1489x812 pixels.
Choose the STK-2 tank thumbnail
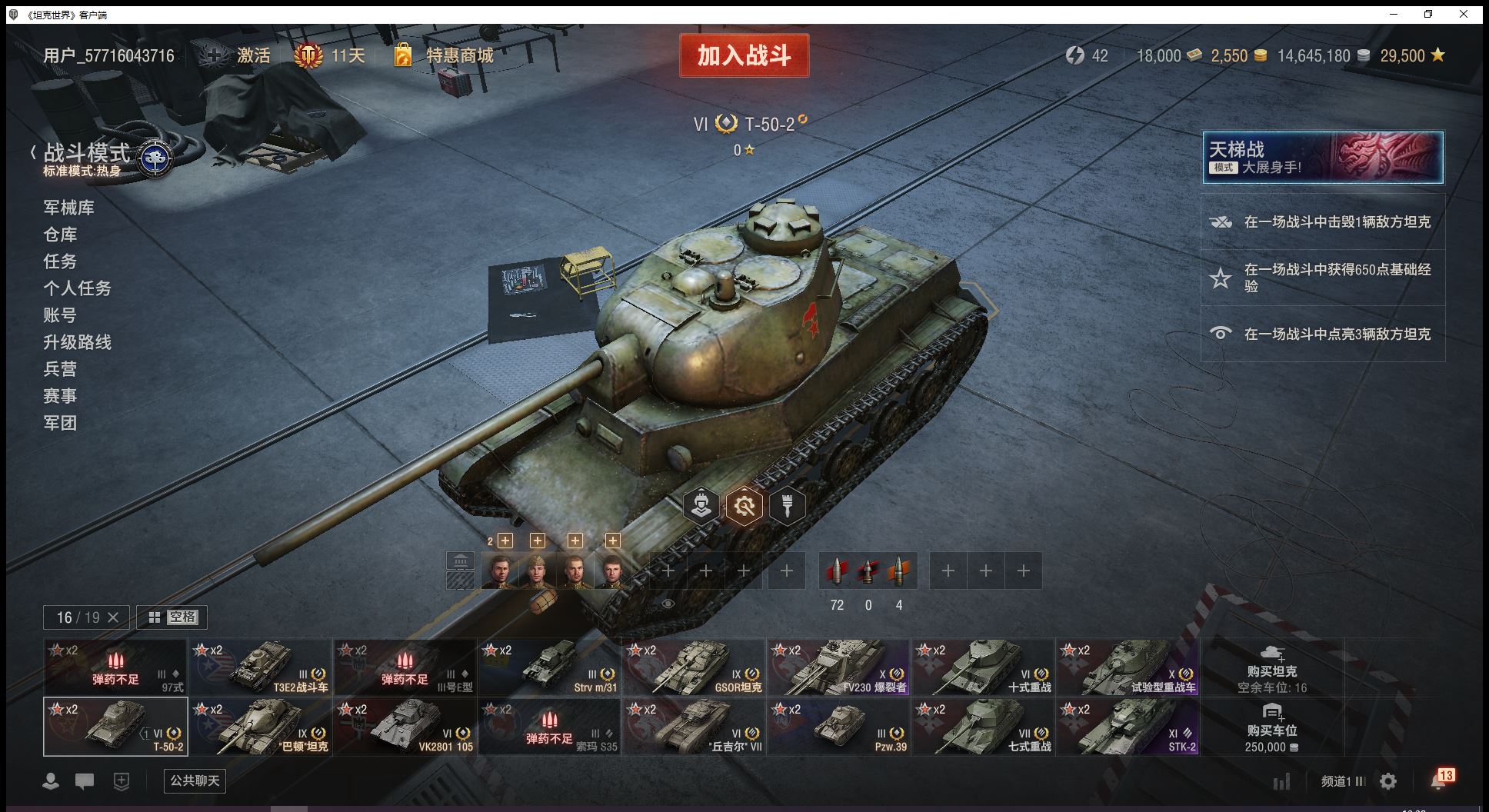coord(1128,727)
